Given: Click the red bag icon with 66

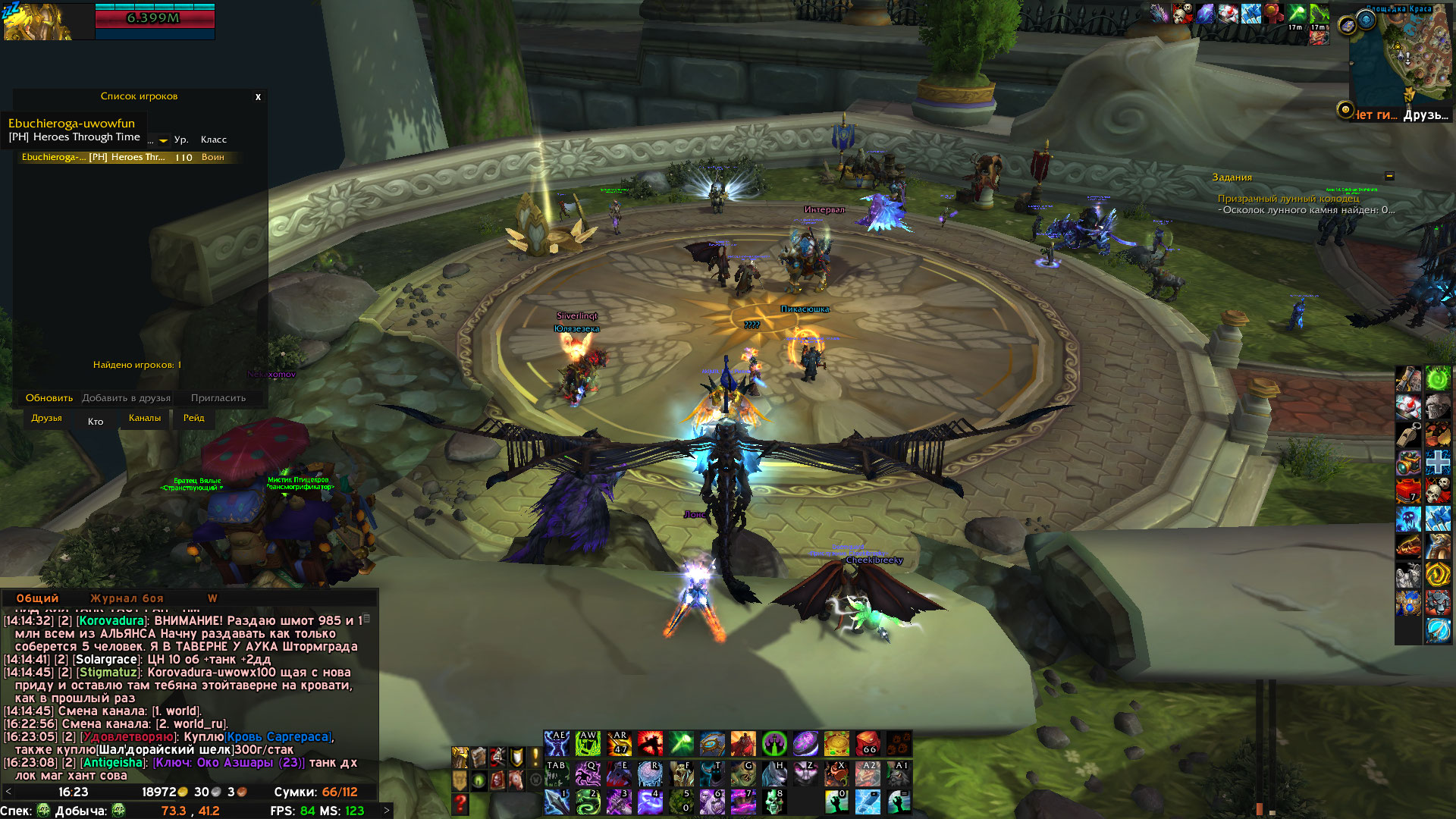Looking at the screenshot, I should pos(868,743).
